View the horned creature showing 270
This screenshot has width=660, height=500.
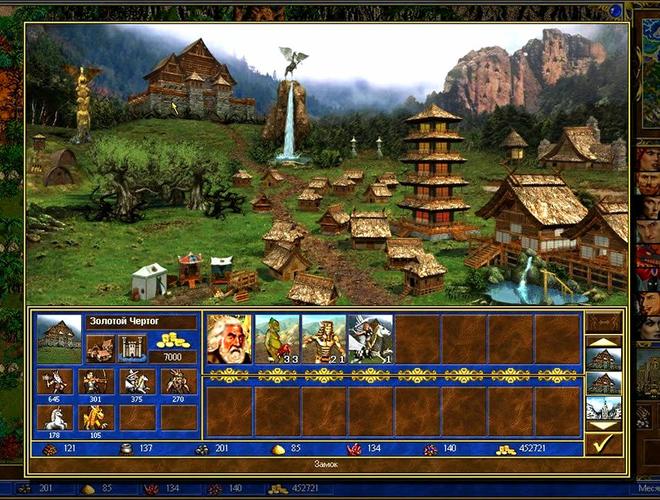[x=179, y=382]
